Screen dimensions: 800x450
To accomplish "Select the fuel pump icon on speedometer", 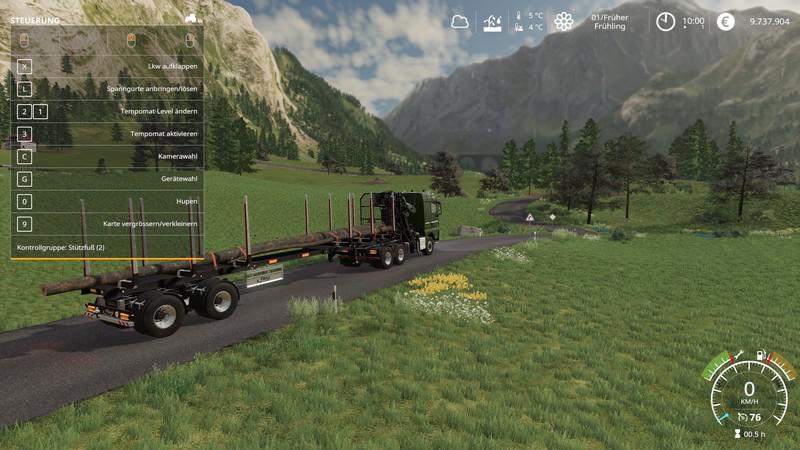I will (x=761, y=354).
